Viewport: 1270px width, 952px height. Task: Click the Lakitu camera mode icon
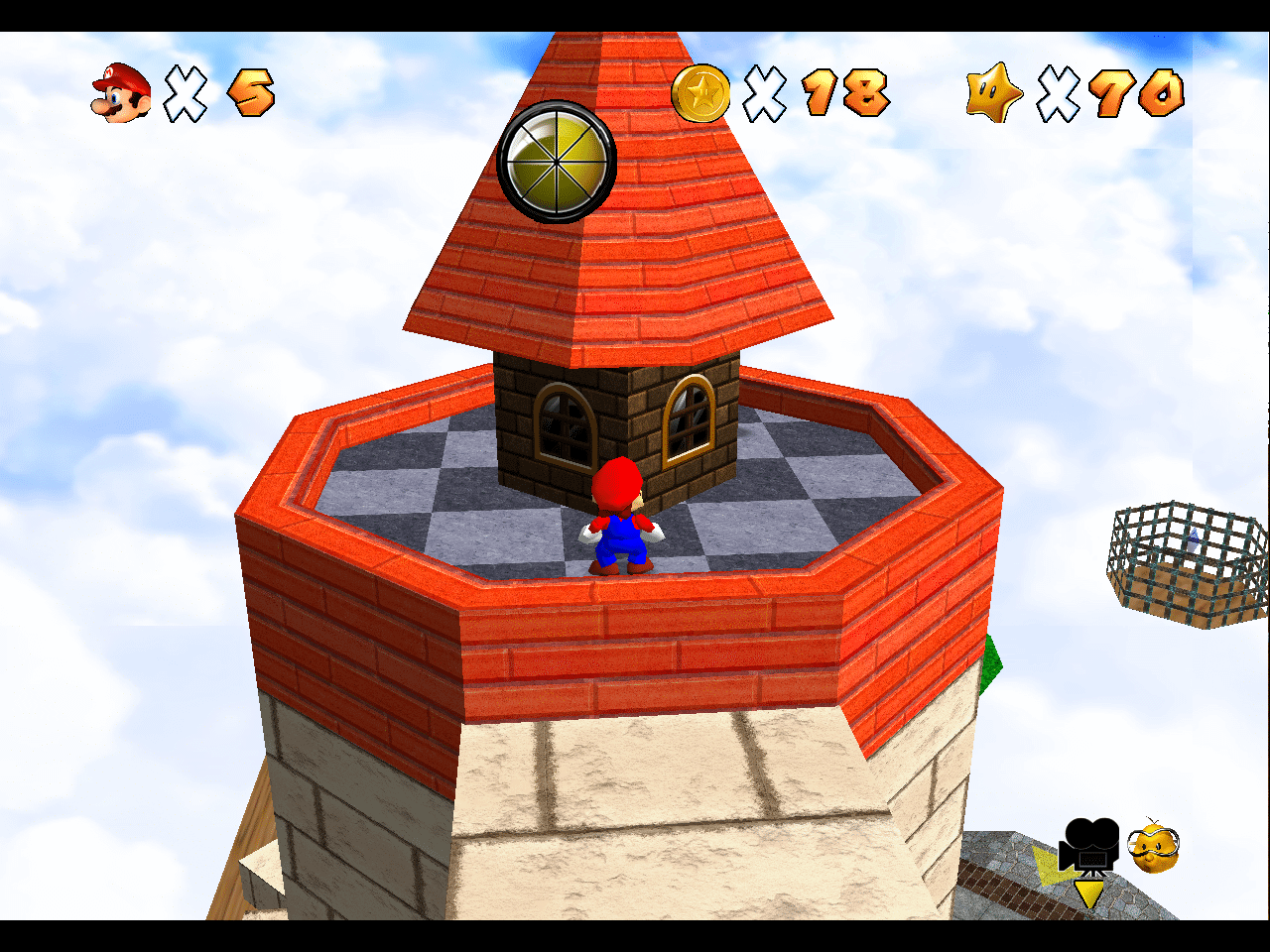point(1154,846)
